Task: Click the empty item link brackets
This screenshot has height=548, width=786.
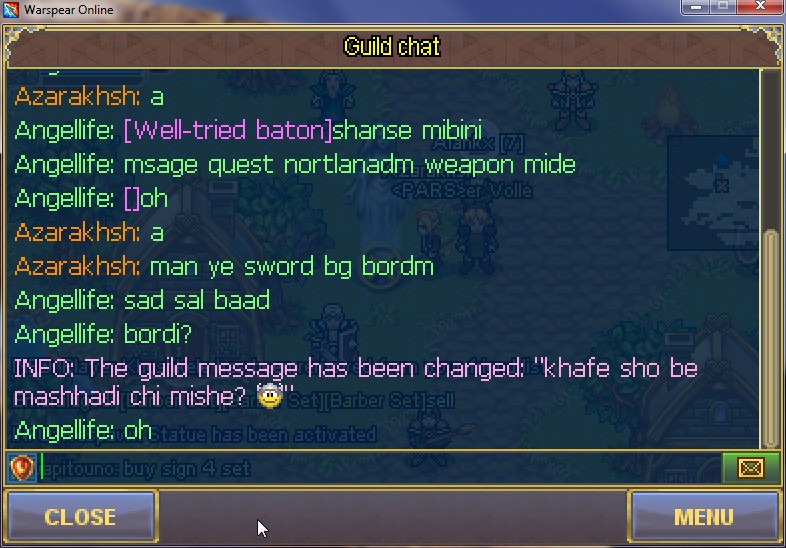Action: [131, 198]
